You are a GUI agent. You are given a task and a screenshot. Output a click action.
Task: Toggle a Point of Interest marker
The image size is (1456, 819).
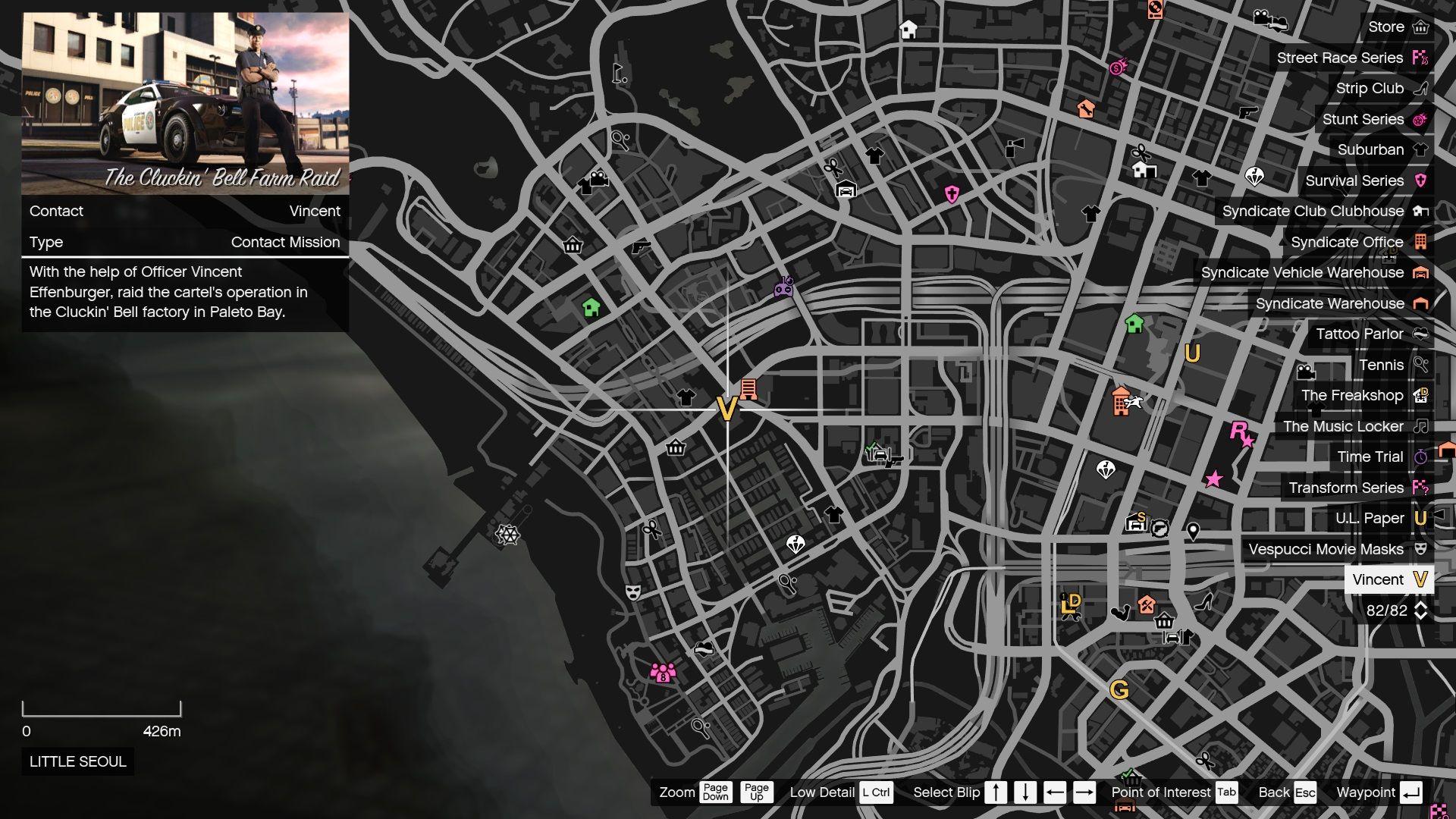coord(1225,792)
